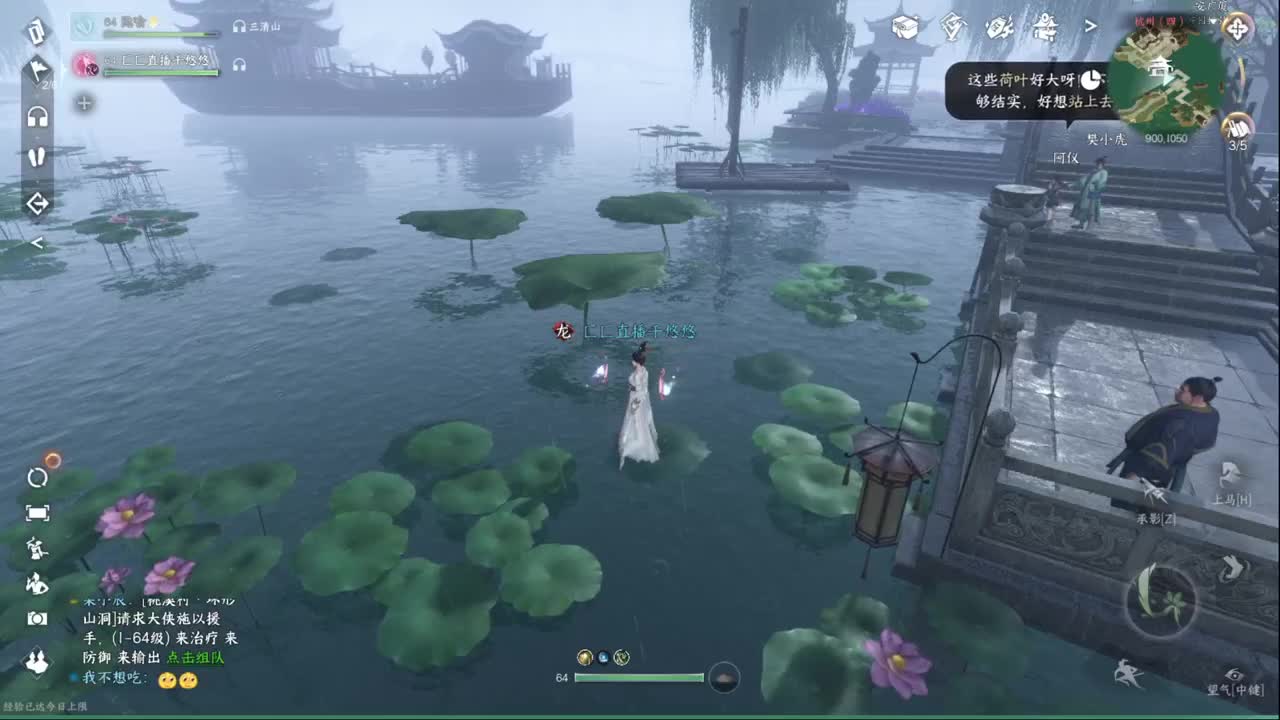Open the camera screenshot mode icon
This screenshot has width=1280, height=720.
coord(37,619)
